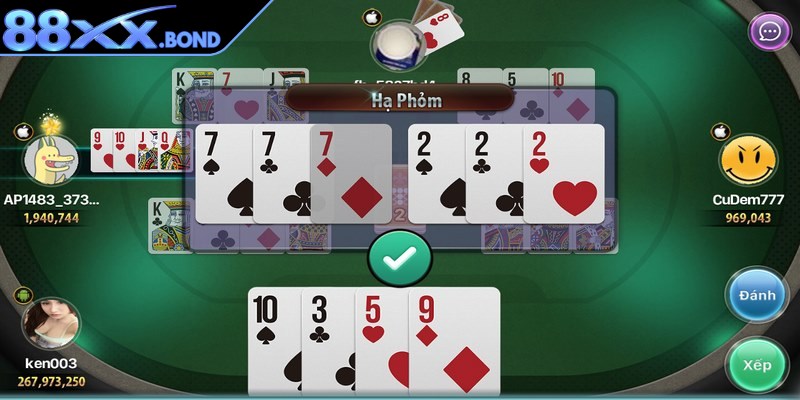Select the 9 of diamonds in hand
The image size is (800, 400).
point(455,340)
